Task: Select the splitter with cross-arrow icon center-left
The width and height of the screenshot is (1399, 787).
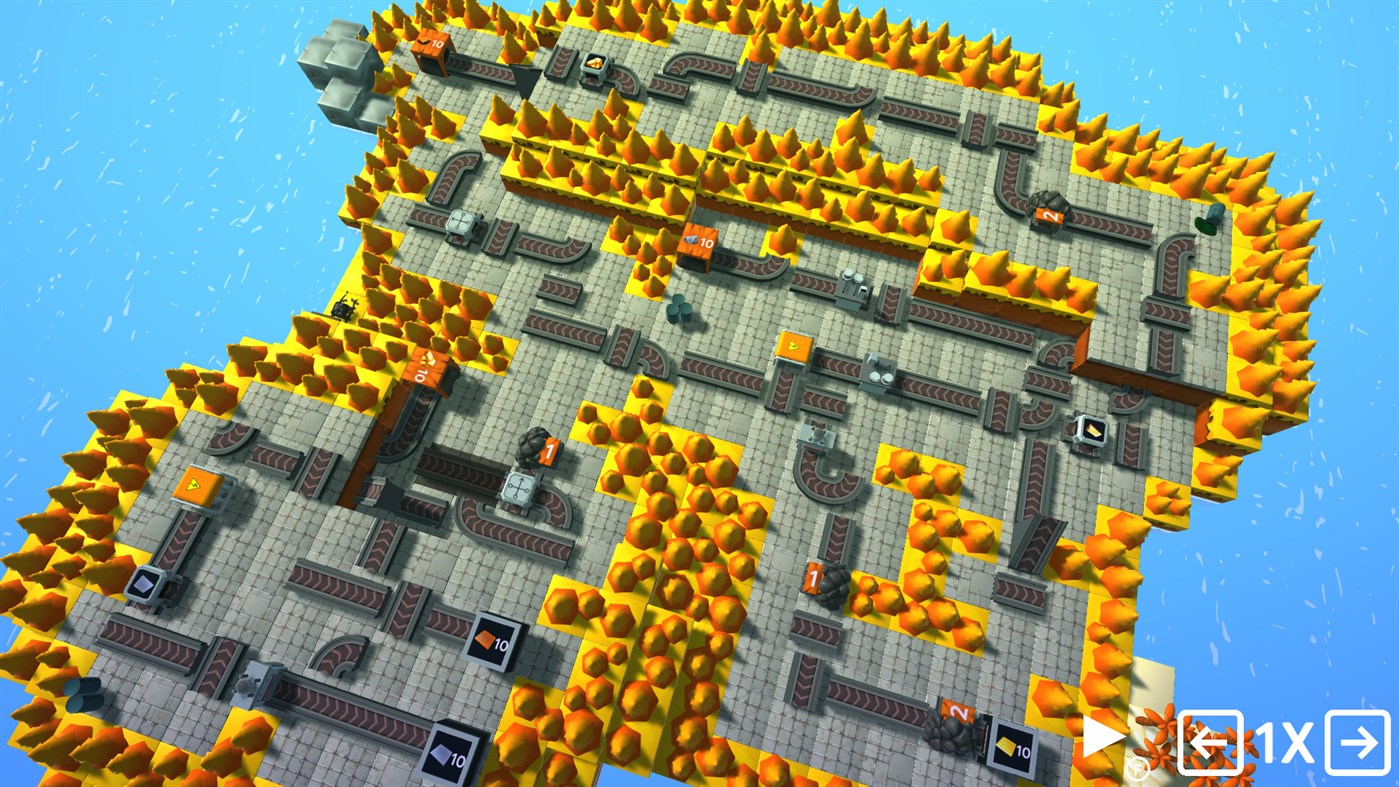Action: click(x=520, y=489)
